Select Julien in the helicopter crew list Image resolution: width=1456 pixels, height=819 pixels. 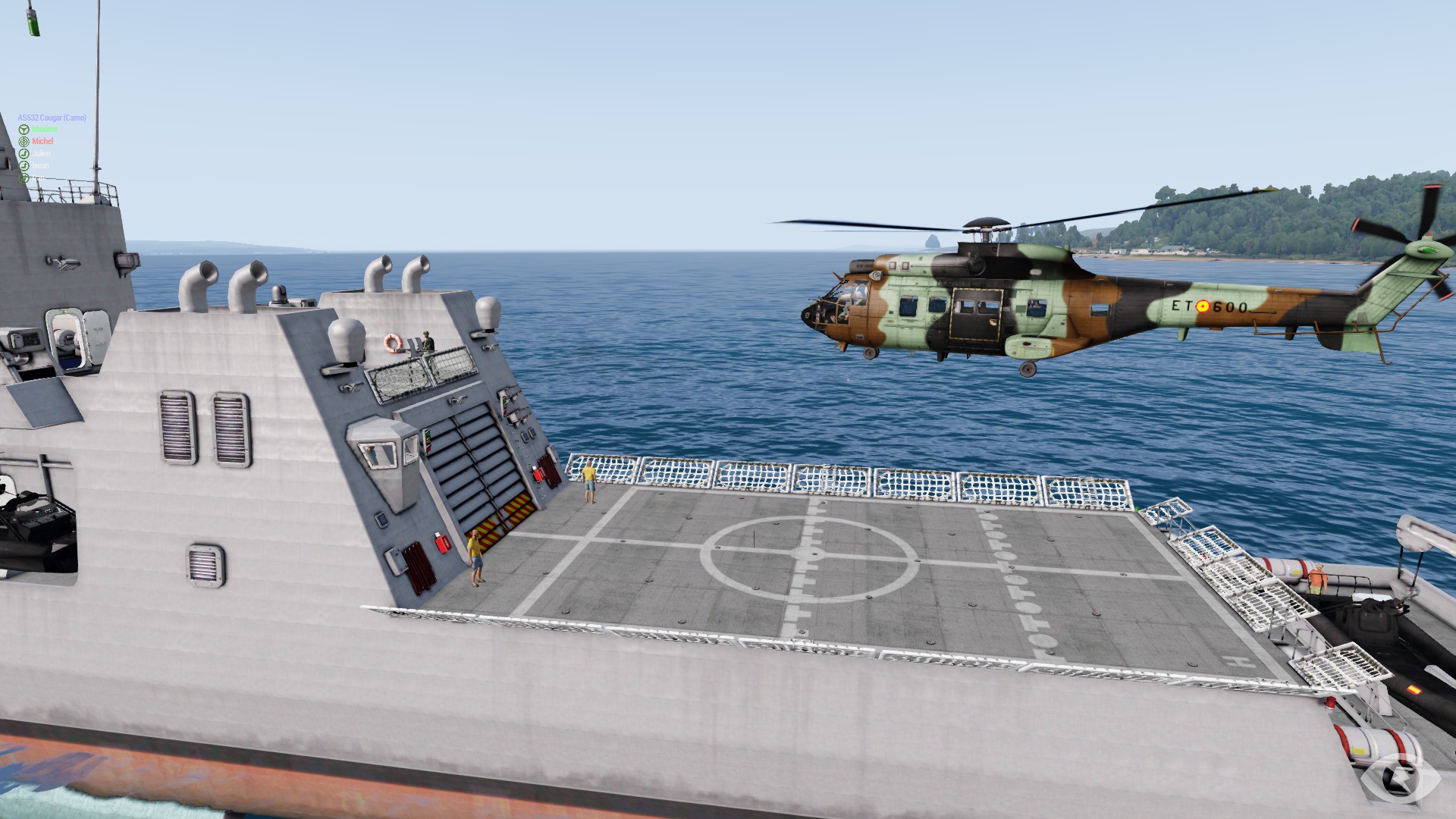pyautogui.click(x=42, y=154)
